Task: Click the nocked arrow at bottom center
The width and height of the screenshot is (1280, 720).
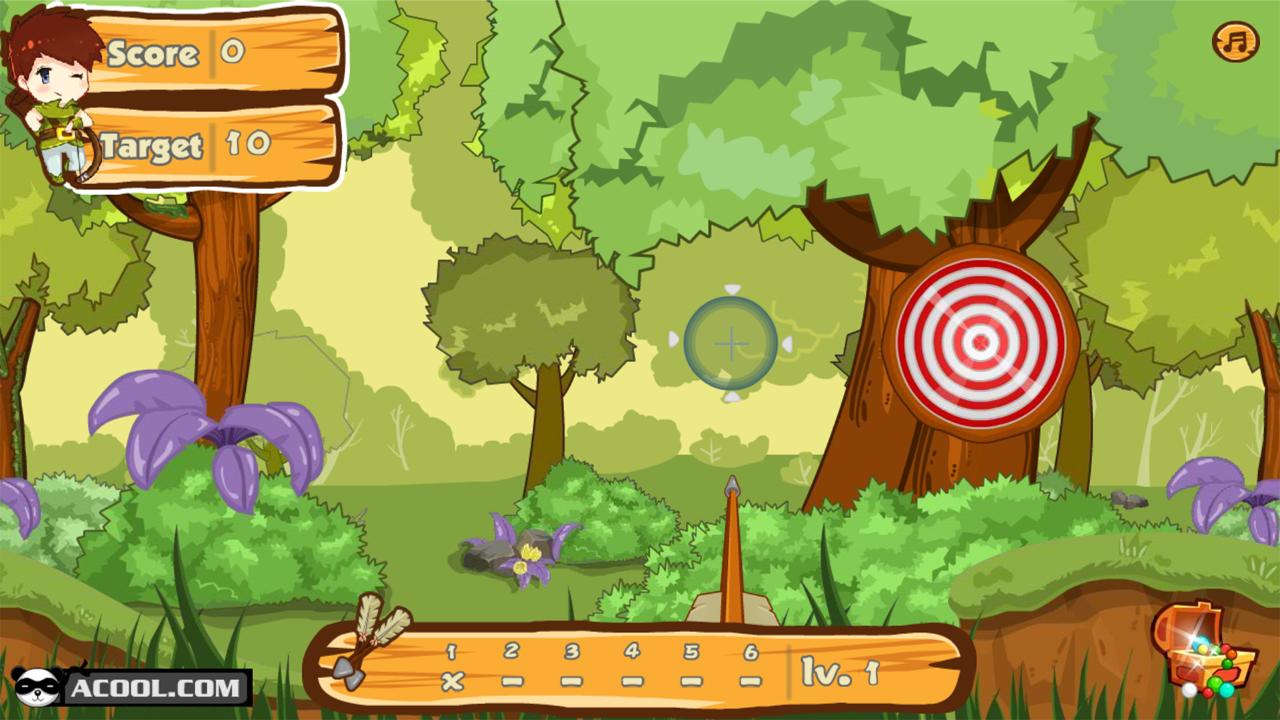Action: tap(730, 555)
